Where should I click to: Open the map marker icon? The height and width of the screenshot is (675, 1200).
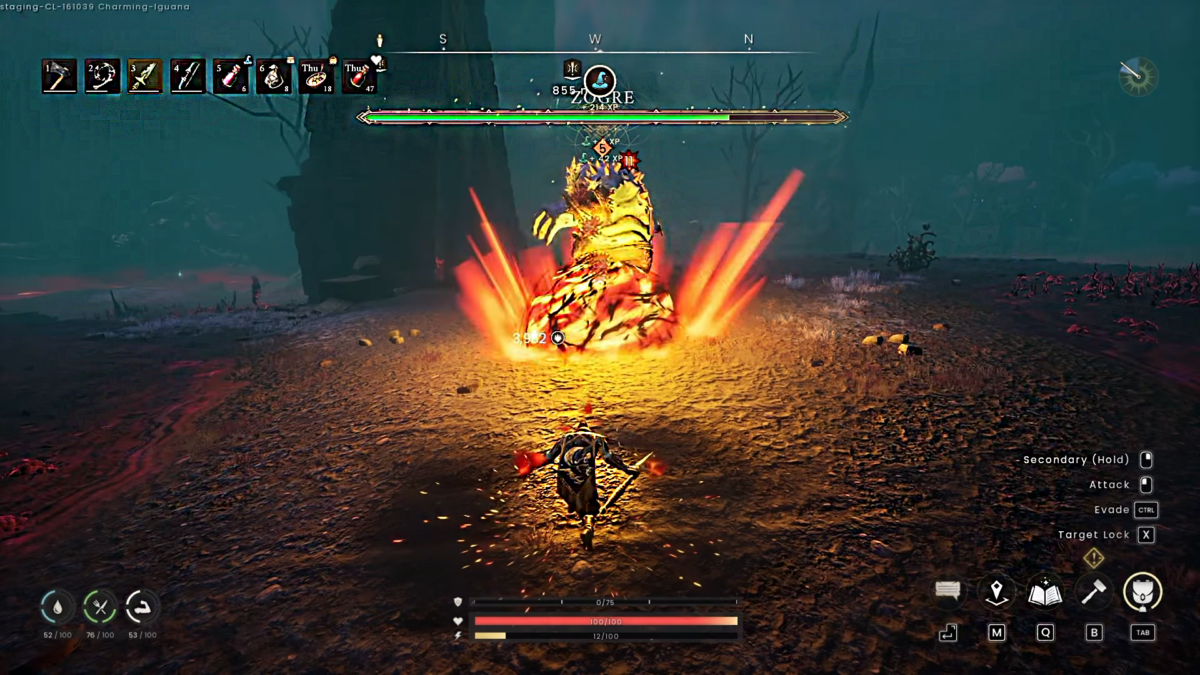[996, 592]
